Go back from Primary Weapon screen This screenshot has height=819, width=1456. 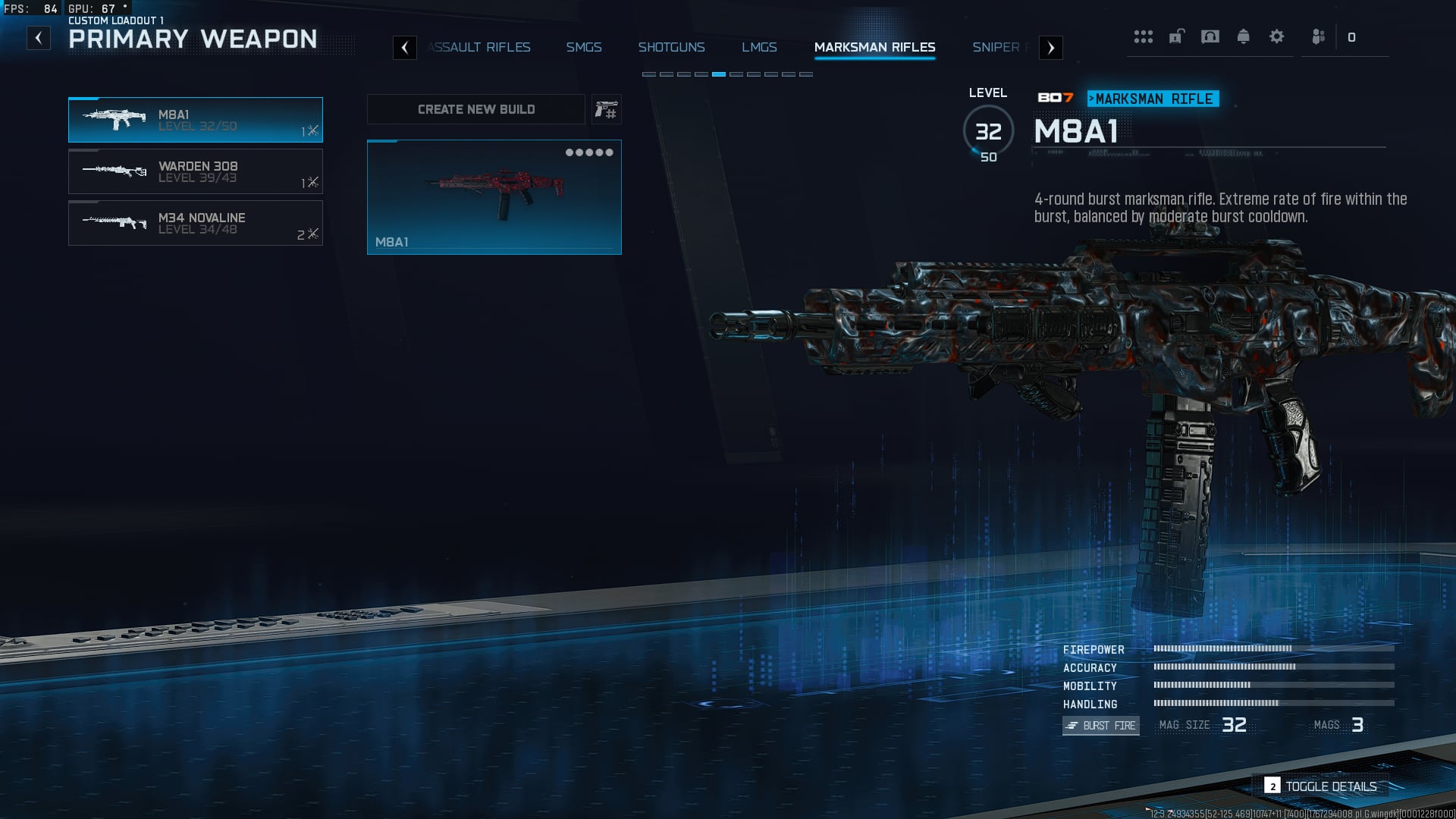coord(39,38)
